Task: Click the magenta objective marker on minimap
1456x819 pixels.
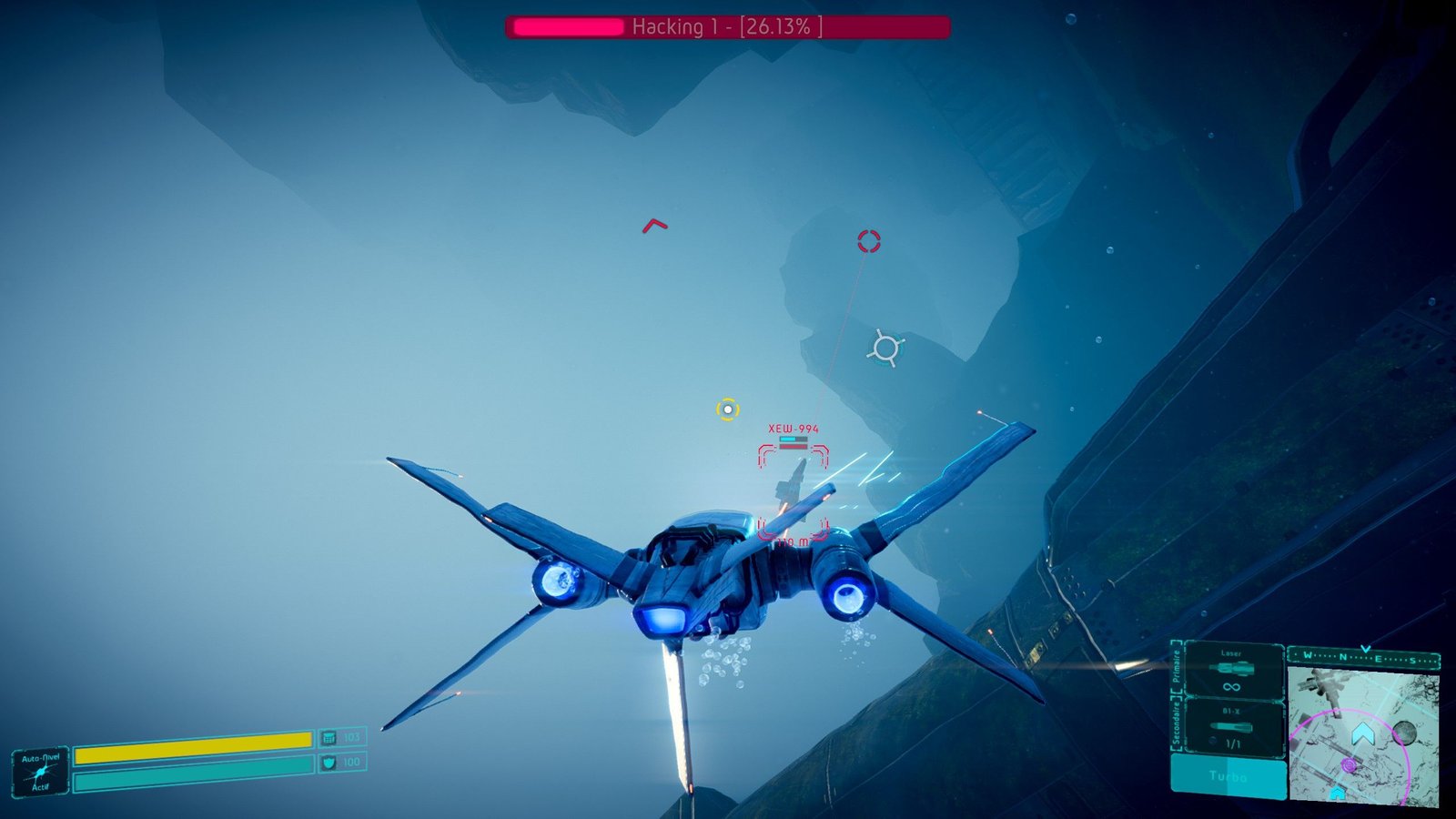Action: tap(1349, 766)
